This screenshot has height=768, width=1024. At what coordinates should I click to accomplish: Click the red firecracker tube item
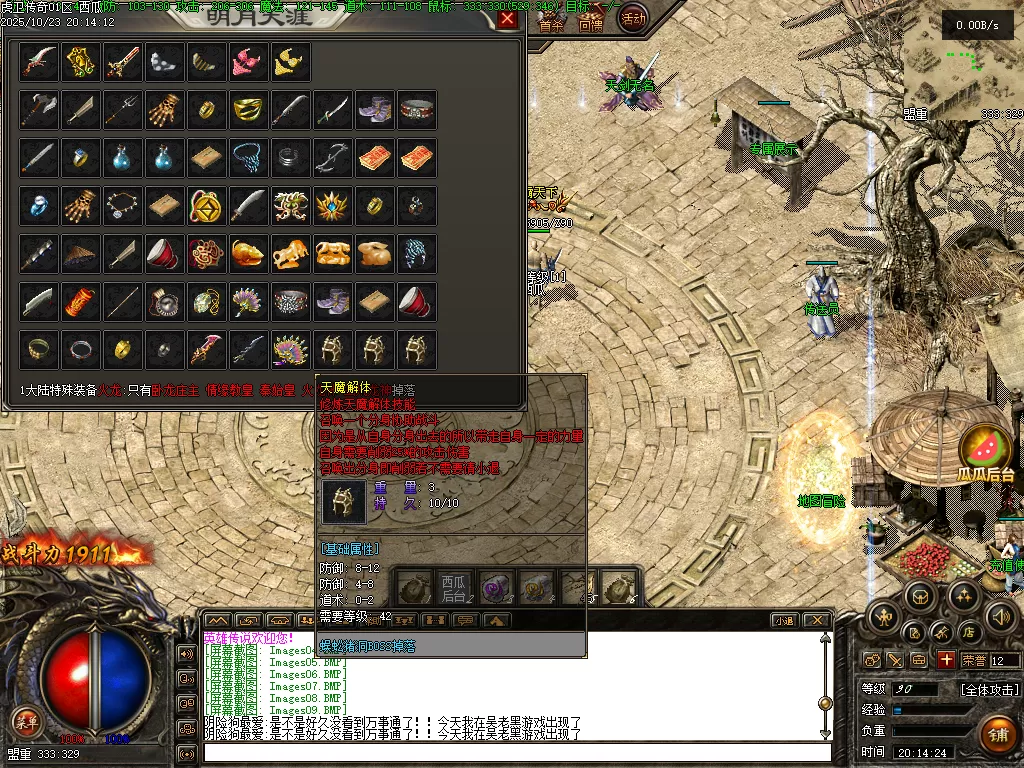coord(81,301)
